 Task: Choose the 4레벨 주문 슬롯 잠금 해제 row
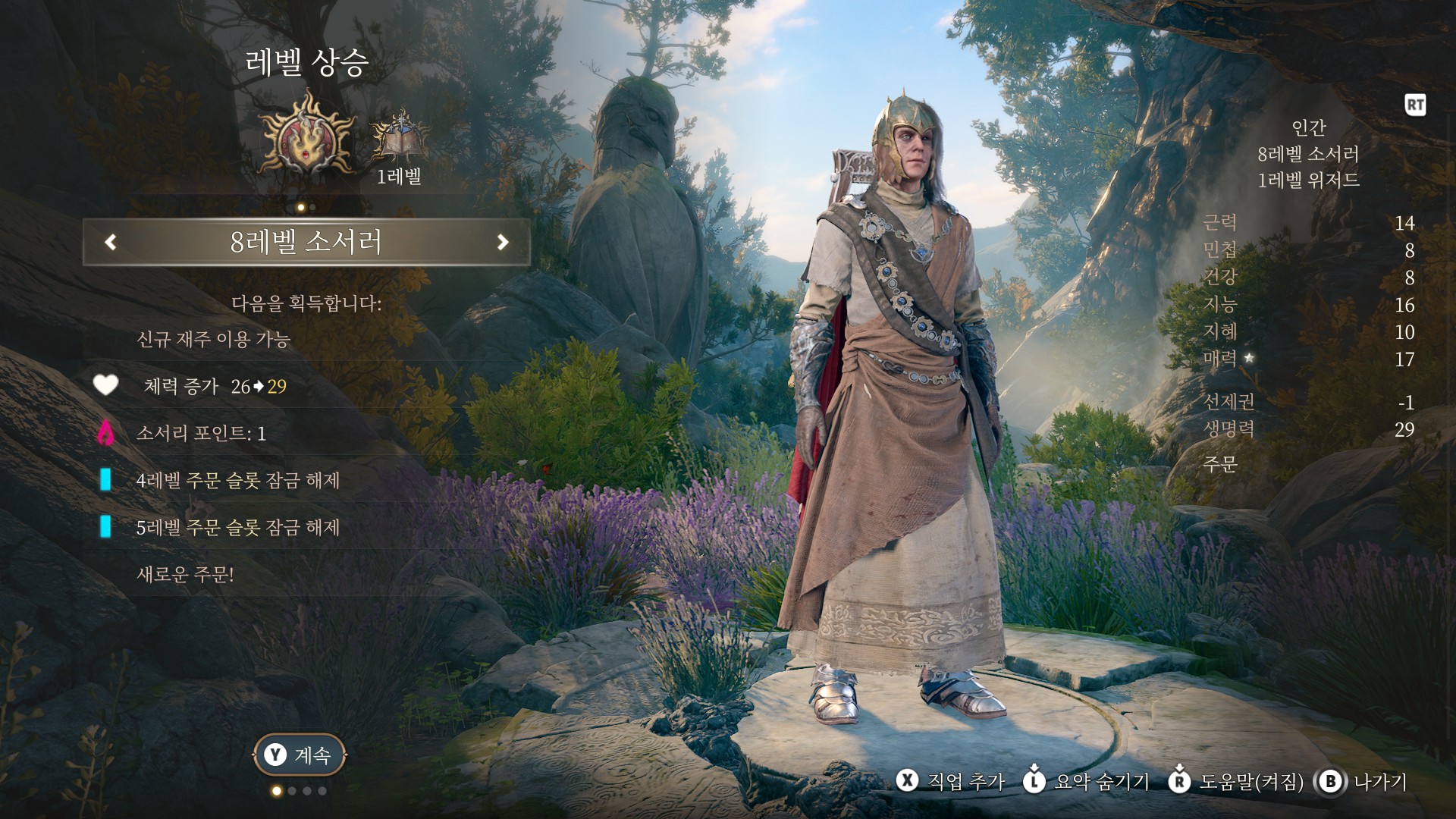point(237,481)
